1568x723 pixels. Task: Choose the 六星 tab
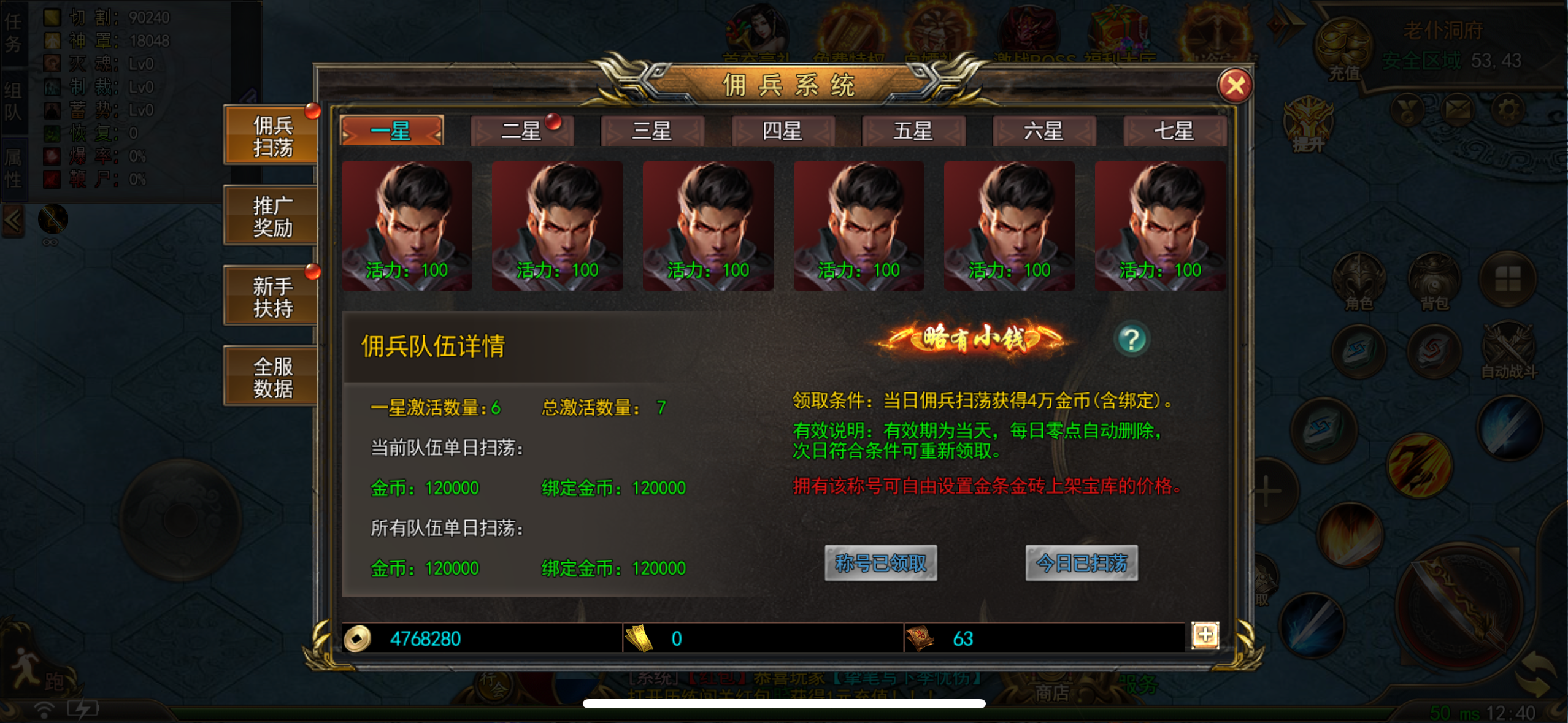click(1044, 131)
